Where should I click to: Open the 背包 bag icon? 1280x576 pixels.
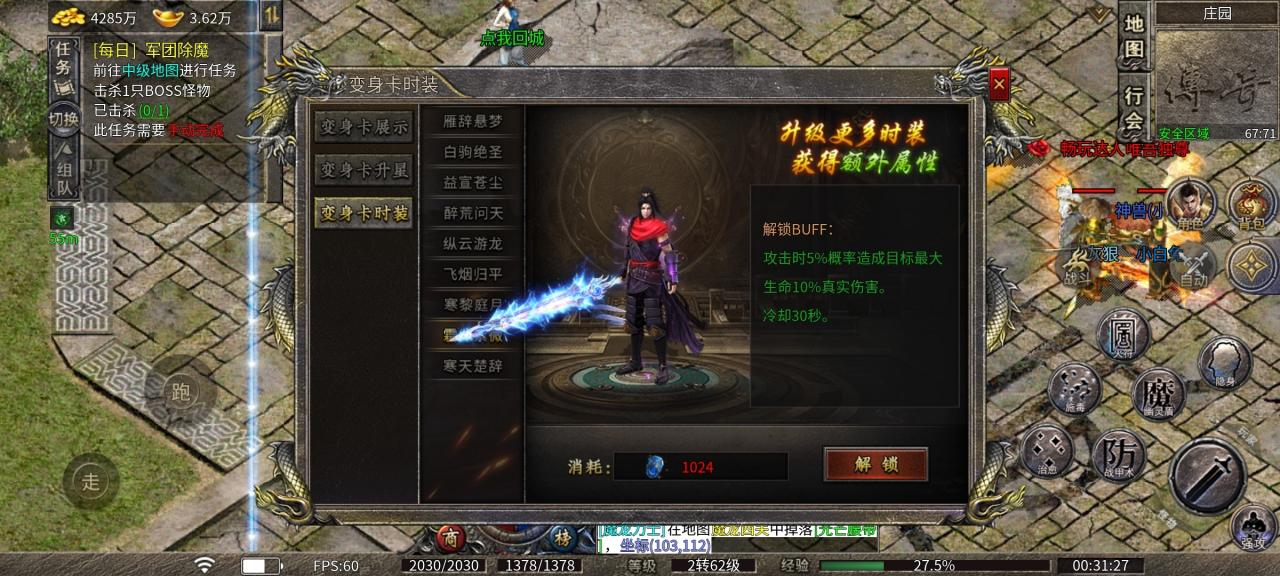click(1252, 202)
